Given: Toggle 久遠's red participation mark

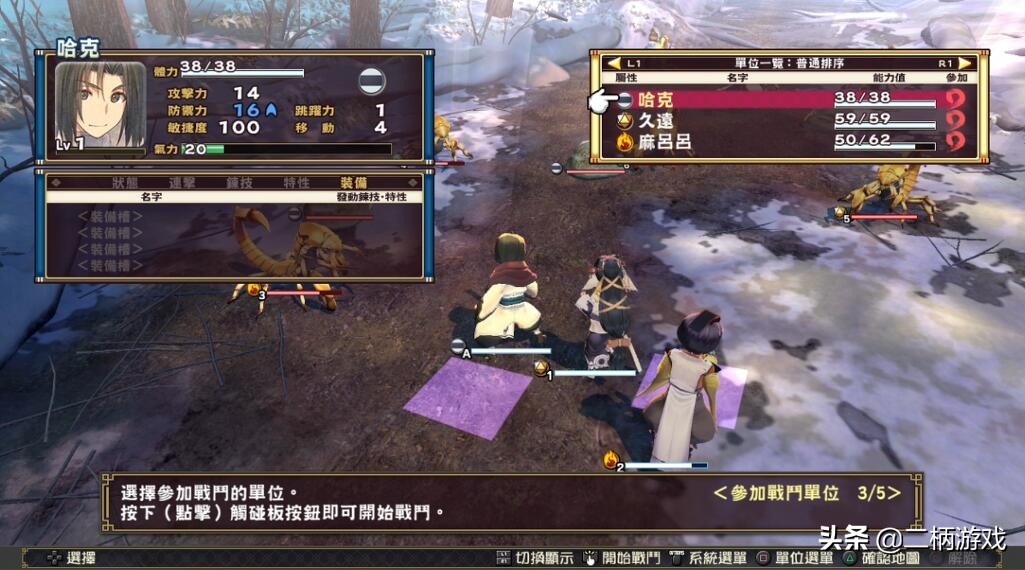Looking at the screenshot, I should pos(956,120).
